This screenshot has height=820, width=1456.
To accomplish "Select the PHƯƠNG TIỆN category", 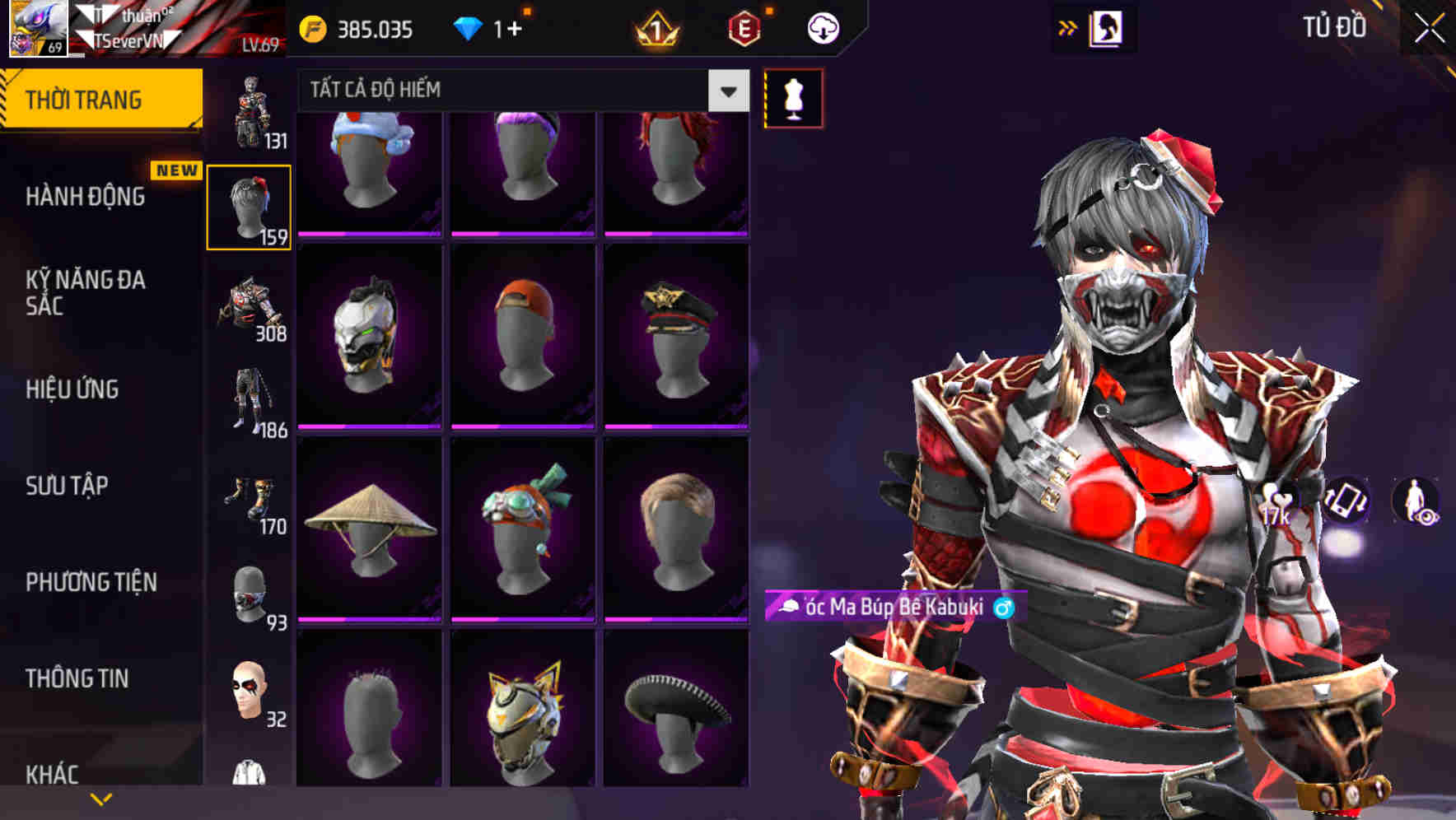I will point(91,581).
